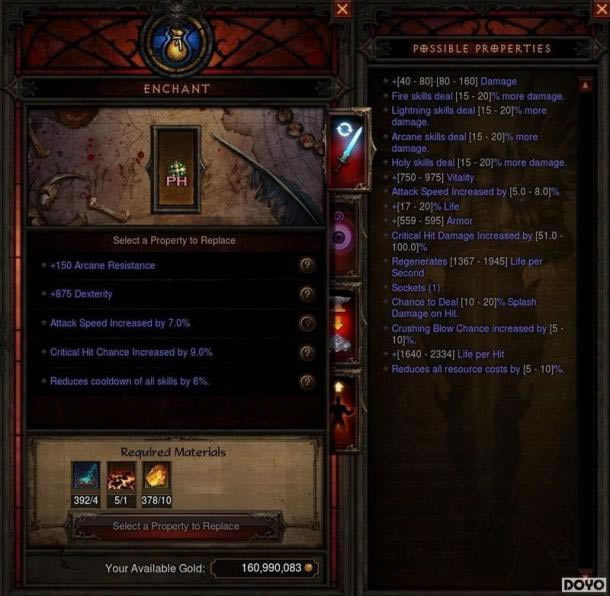Close the Possible Properties panel

(x=593, y=9)
